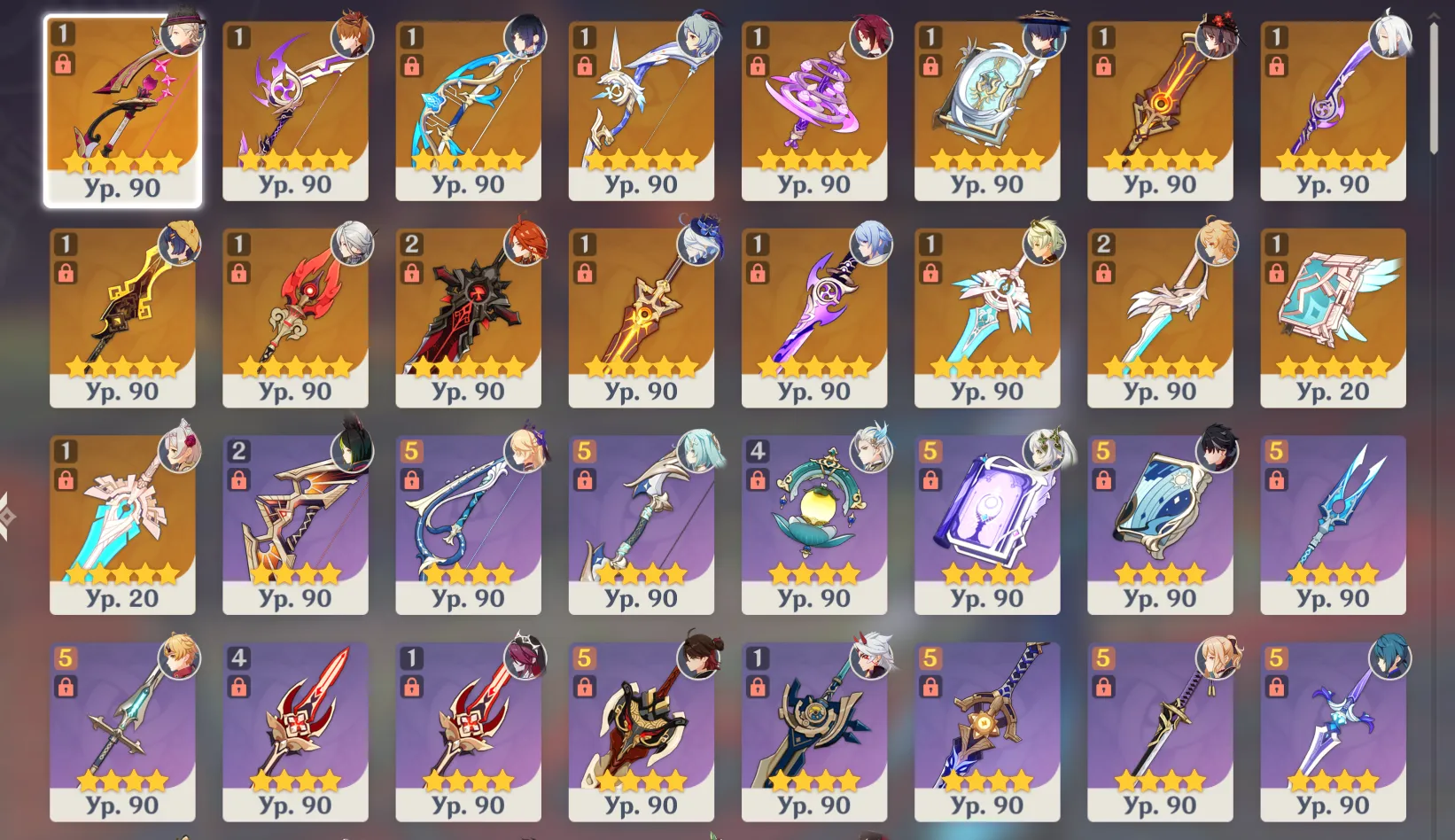Click Itto's portrait on the teal greatsword card
Image resolution: width=1455 pixels, height=840 pixels.
pos(871,660)
